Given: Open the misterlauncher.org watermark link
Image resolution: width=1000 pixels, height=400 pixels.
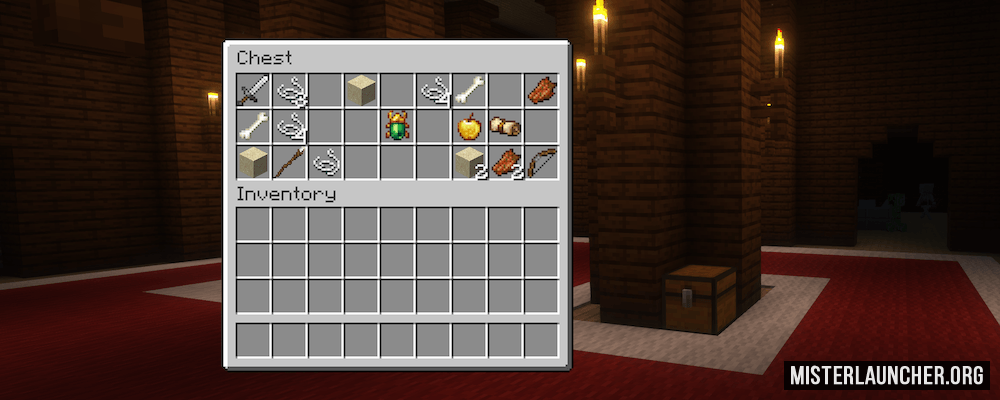Looking at the screenshot, I should (888, 376).
